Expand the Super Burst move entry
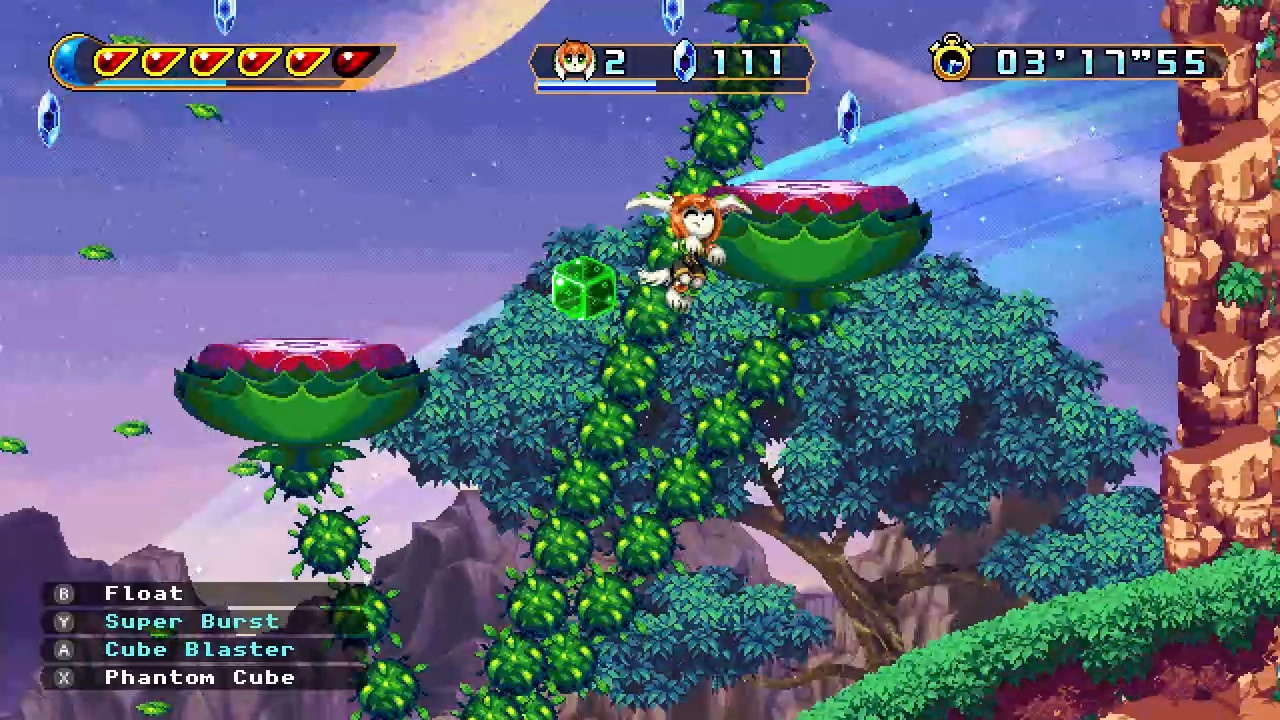The width and height of the screenshot is (1280, 720). tap(193, 621)
